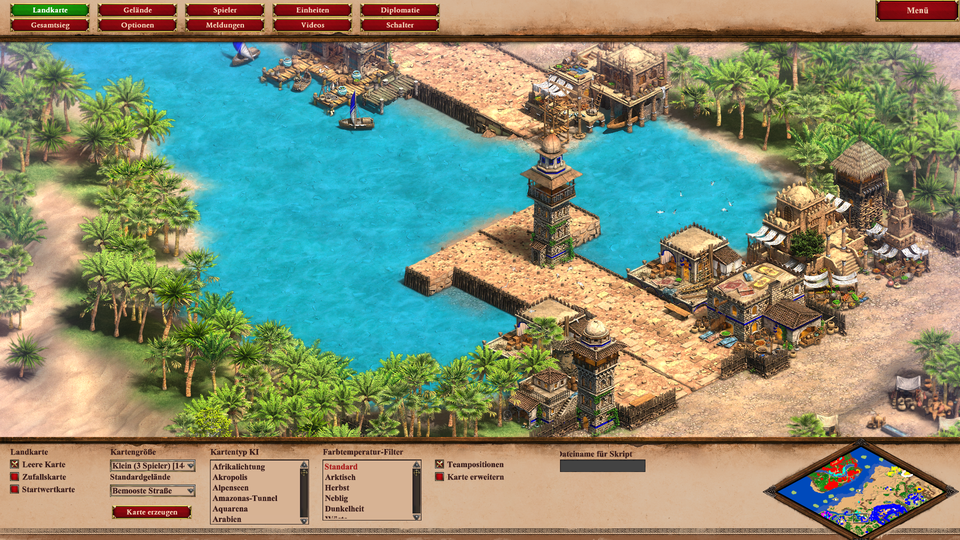Open the Schalter tab
The image size is (960, 540).
click(400, 24)
